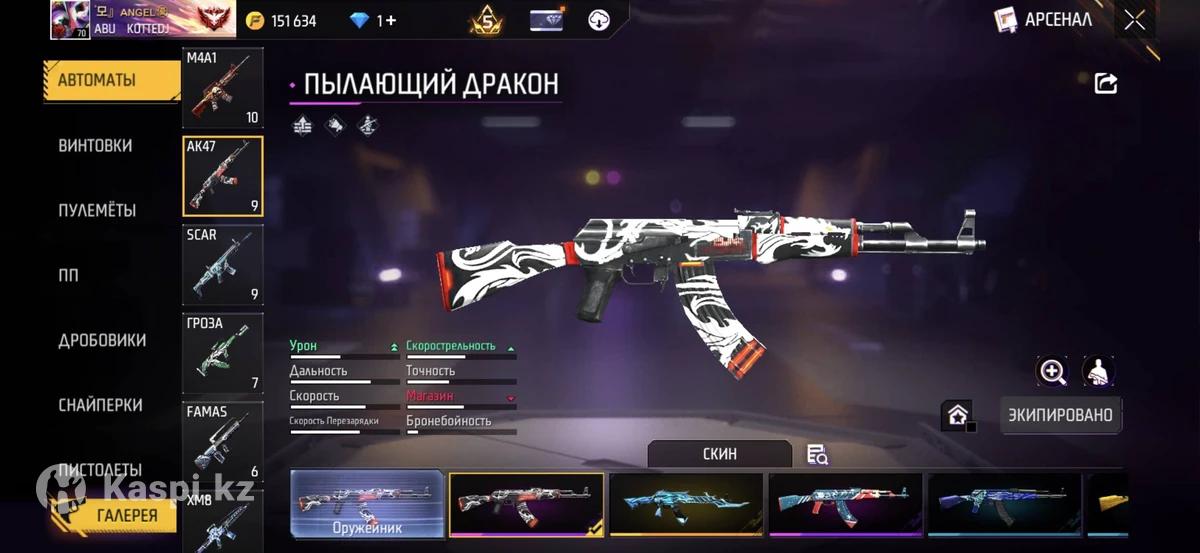Click the Экипировано button
The width and height of the screenshot is (1200, 553).
click(x=1060, y=415)
